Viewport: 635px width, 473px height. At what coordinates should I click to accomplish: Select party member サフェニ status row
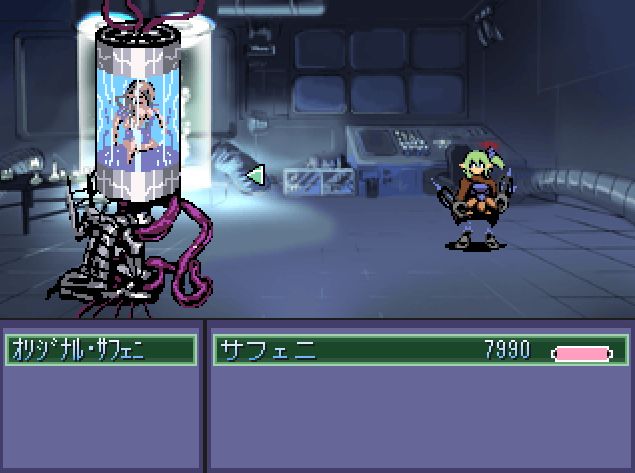(420, 351)
